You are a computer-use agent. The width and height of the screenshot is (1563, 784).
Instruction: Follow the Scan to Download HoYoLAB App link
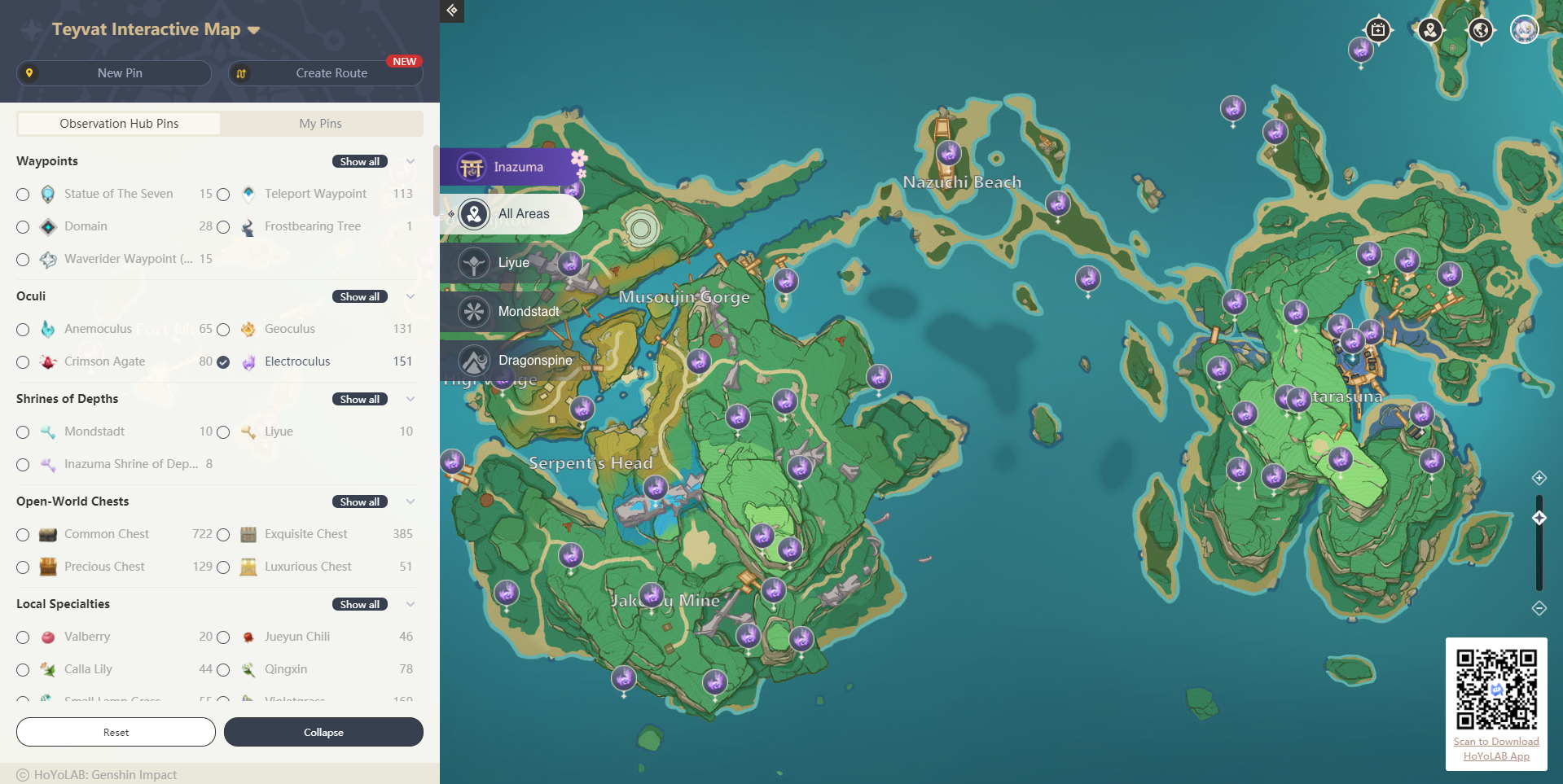(x=1496, y=749)
